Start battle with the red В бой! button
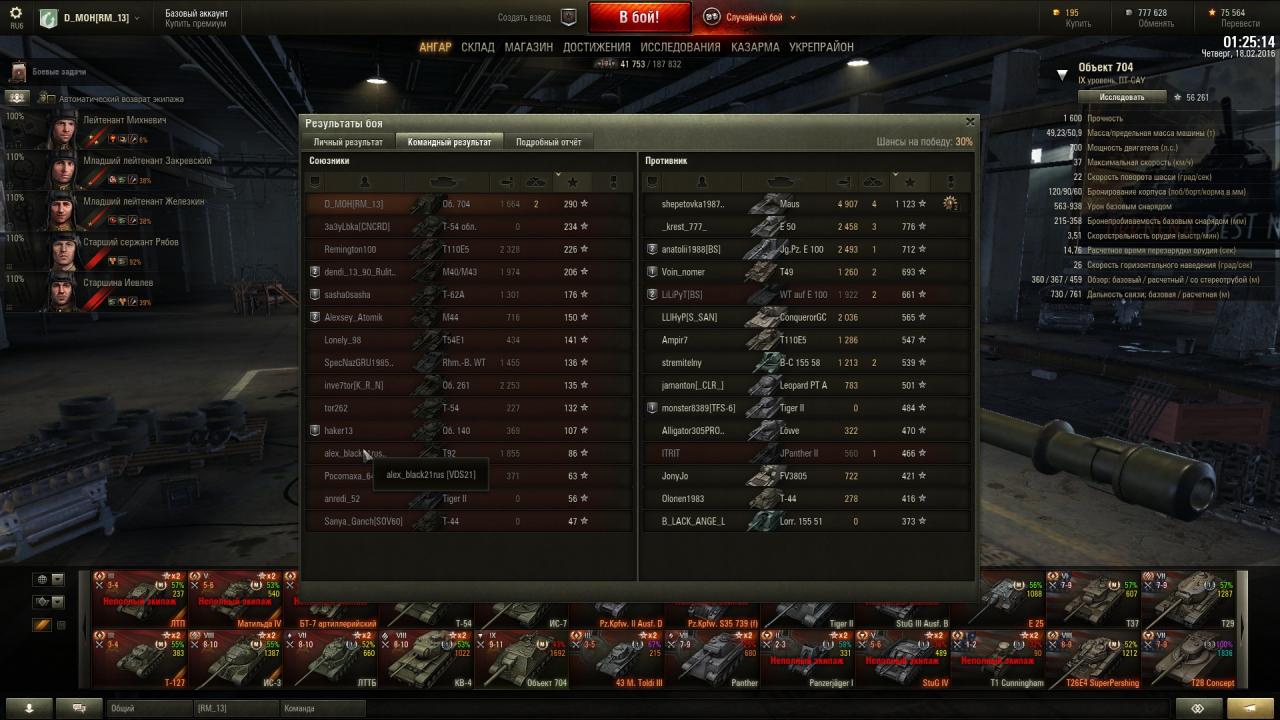 639,17
